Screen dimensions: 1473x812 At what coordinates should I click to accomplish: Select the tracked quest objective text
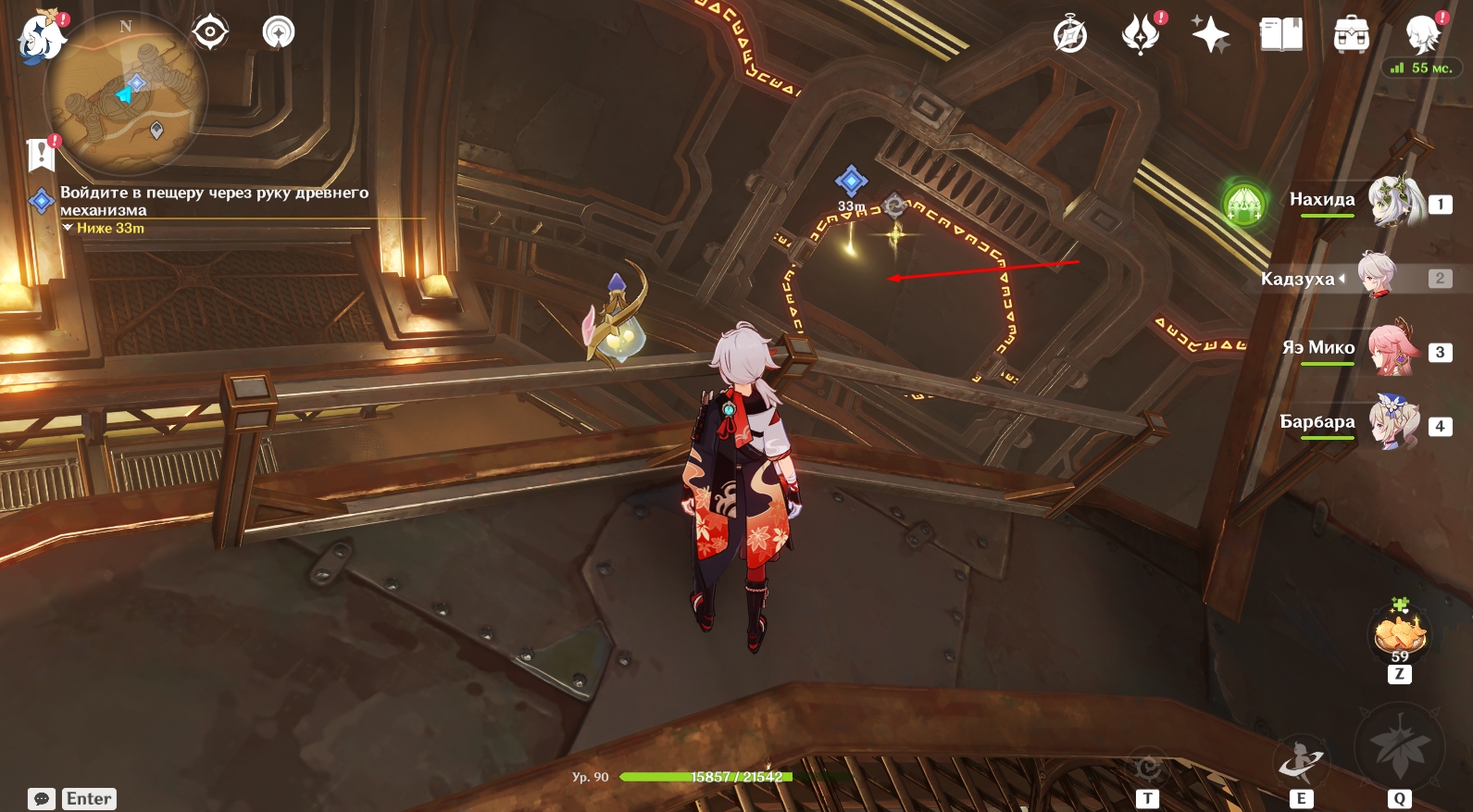coord(214,201)
